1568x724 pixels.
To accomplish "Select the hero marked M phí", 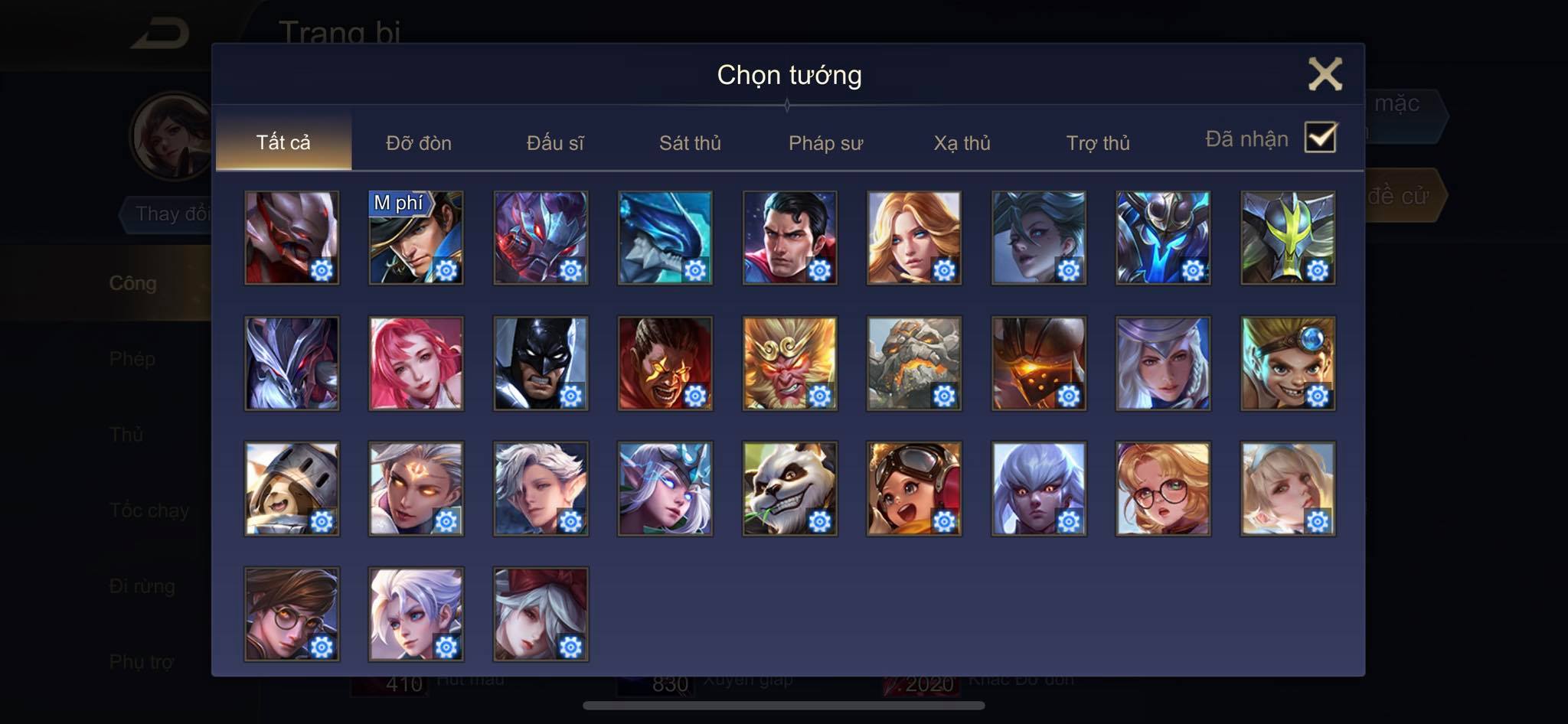I will [x=416, y=237].
